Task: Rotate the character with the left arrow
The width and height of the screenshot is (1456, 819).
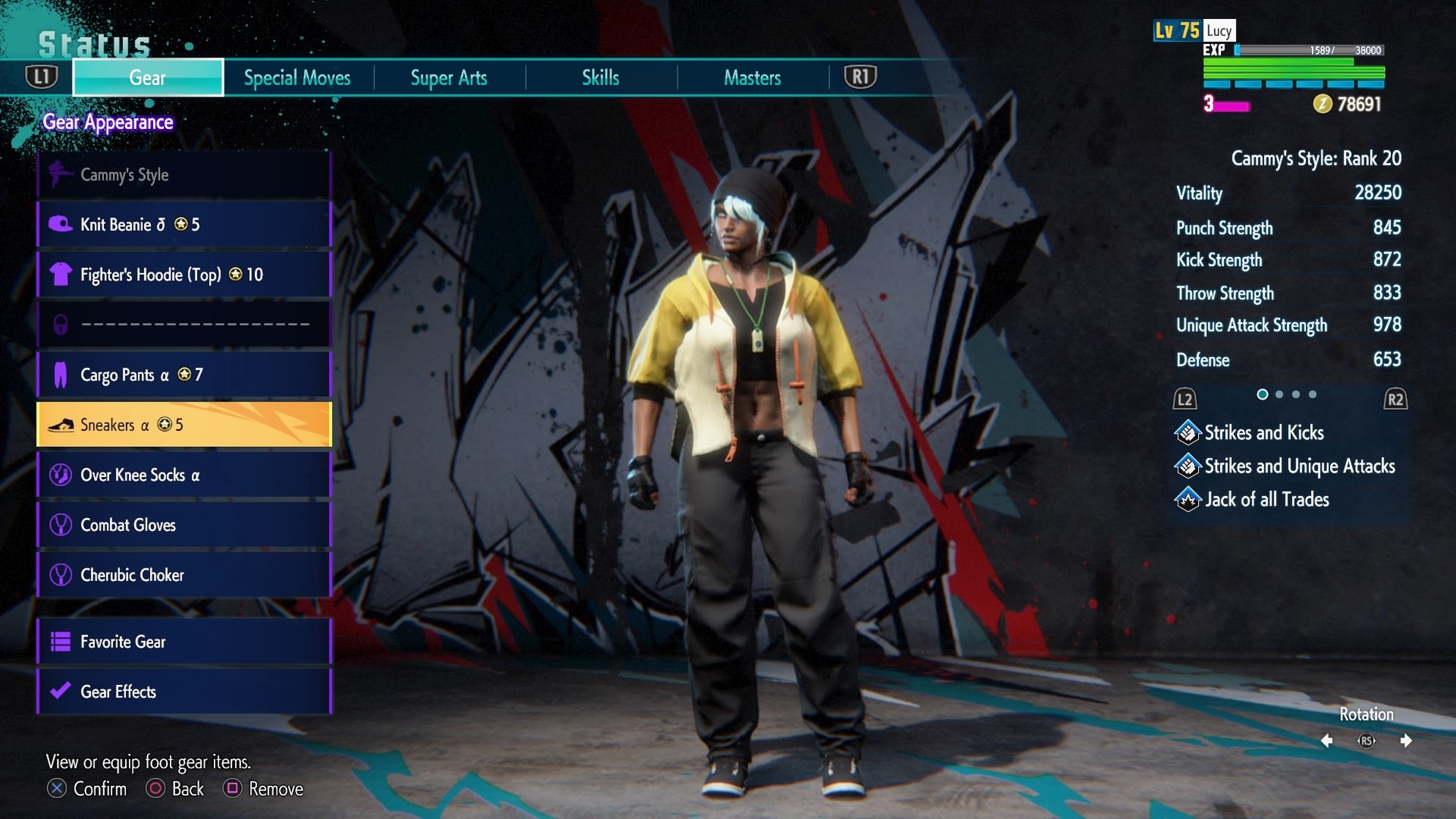Action: point(1327,741)
